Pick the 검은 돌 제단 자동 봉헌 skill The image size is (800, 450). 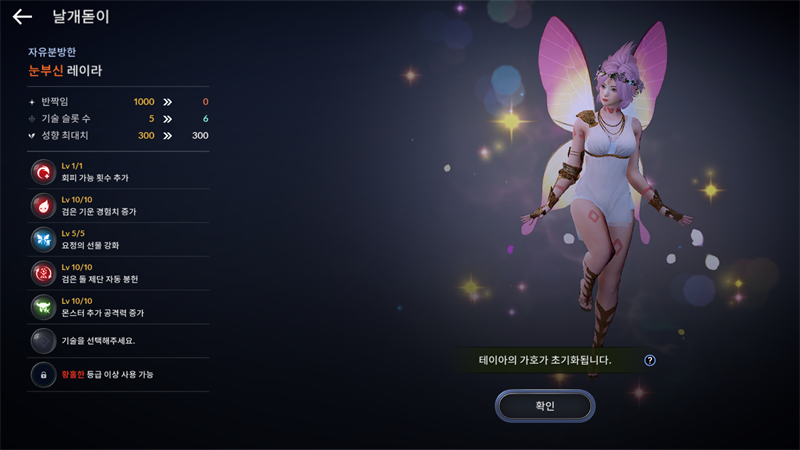[44, 273]
